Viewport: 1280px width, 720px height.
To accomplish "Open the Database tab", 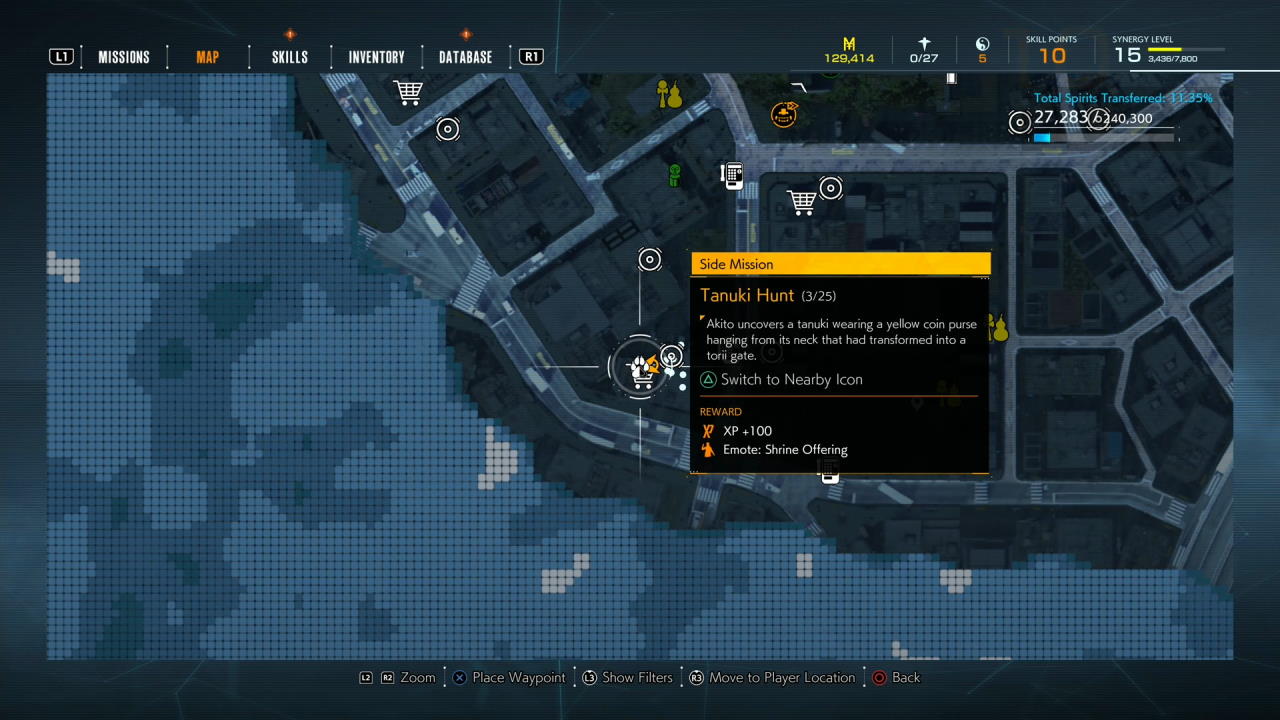I will tap(465, 57).
